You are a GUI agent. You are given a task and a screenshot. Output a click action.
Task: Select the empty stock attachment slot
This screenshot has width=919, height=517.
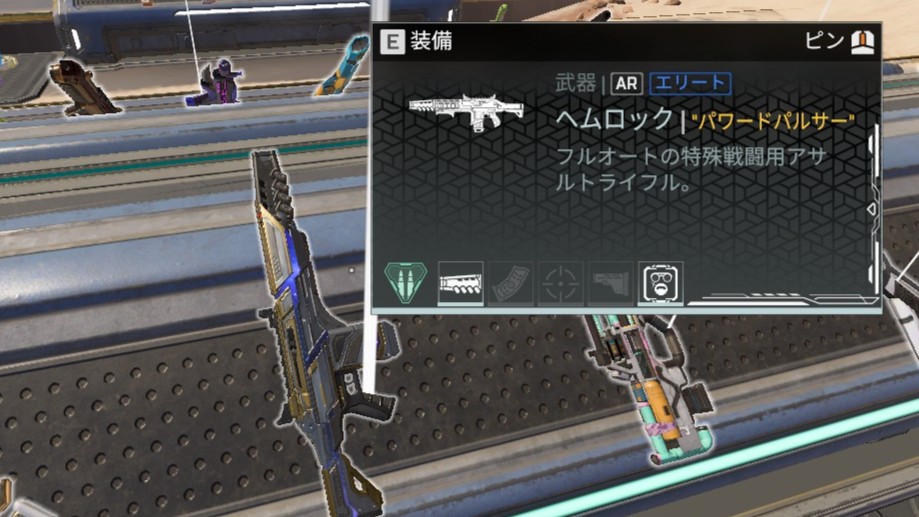[x=611, y=283]
